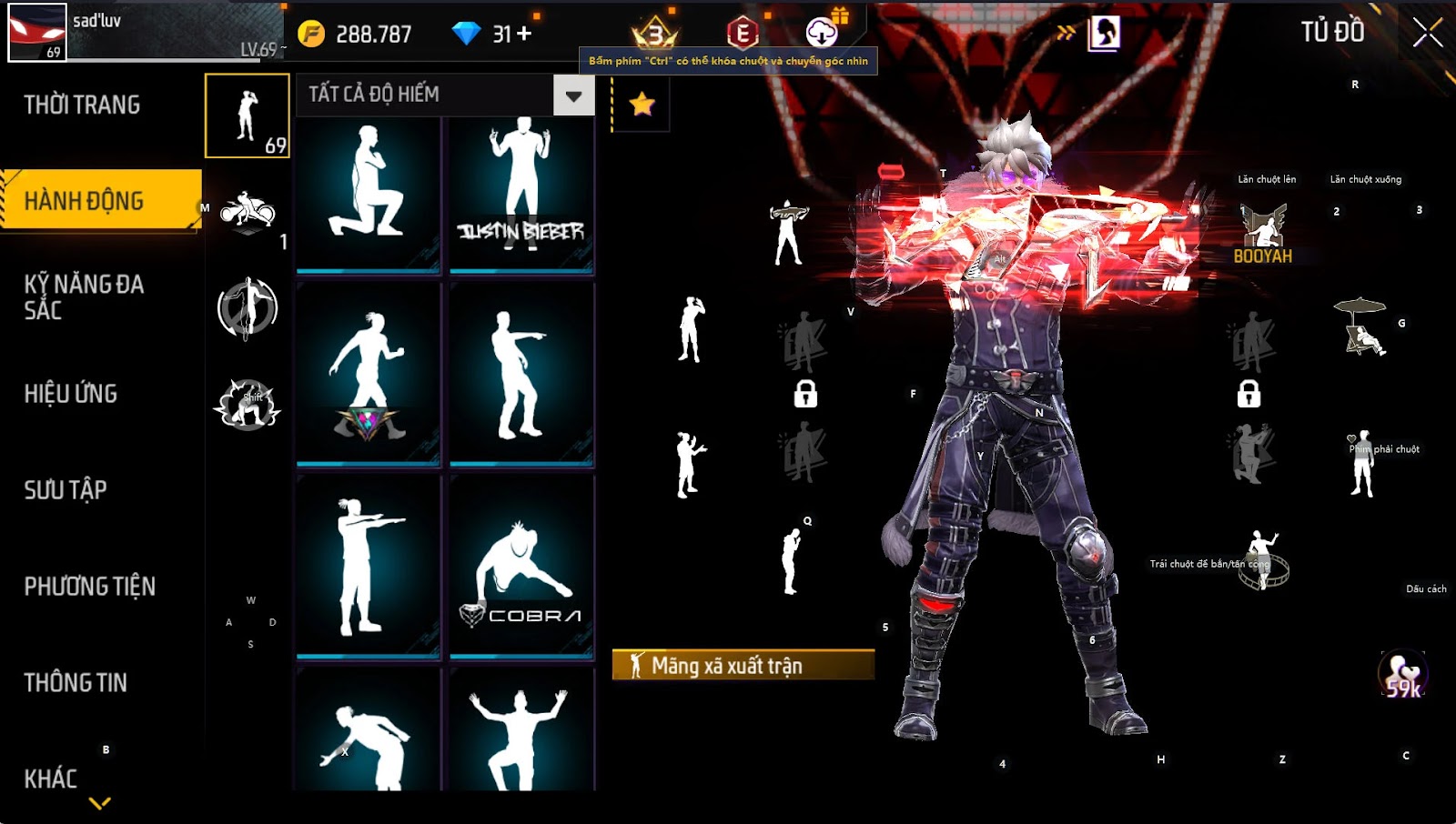Select the kneeling pose emote
This screenshot has height=824, width=1456.
369,194
